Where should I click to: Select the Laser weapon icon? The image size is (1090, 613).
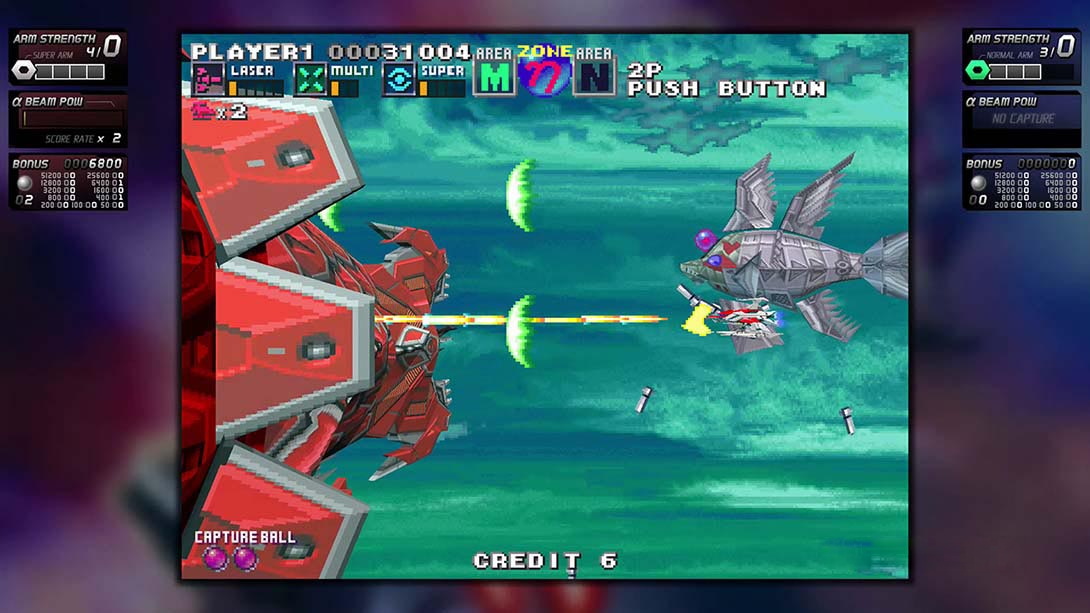click(208, 79)
